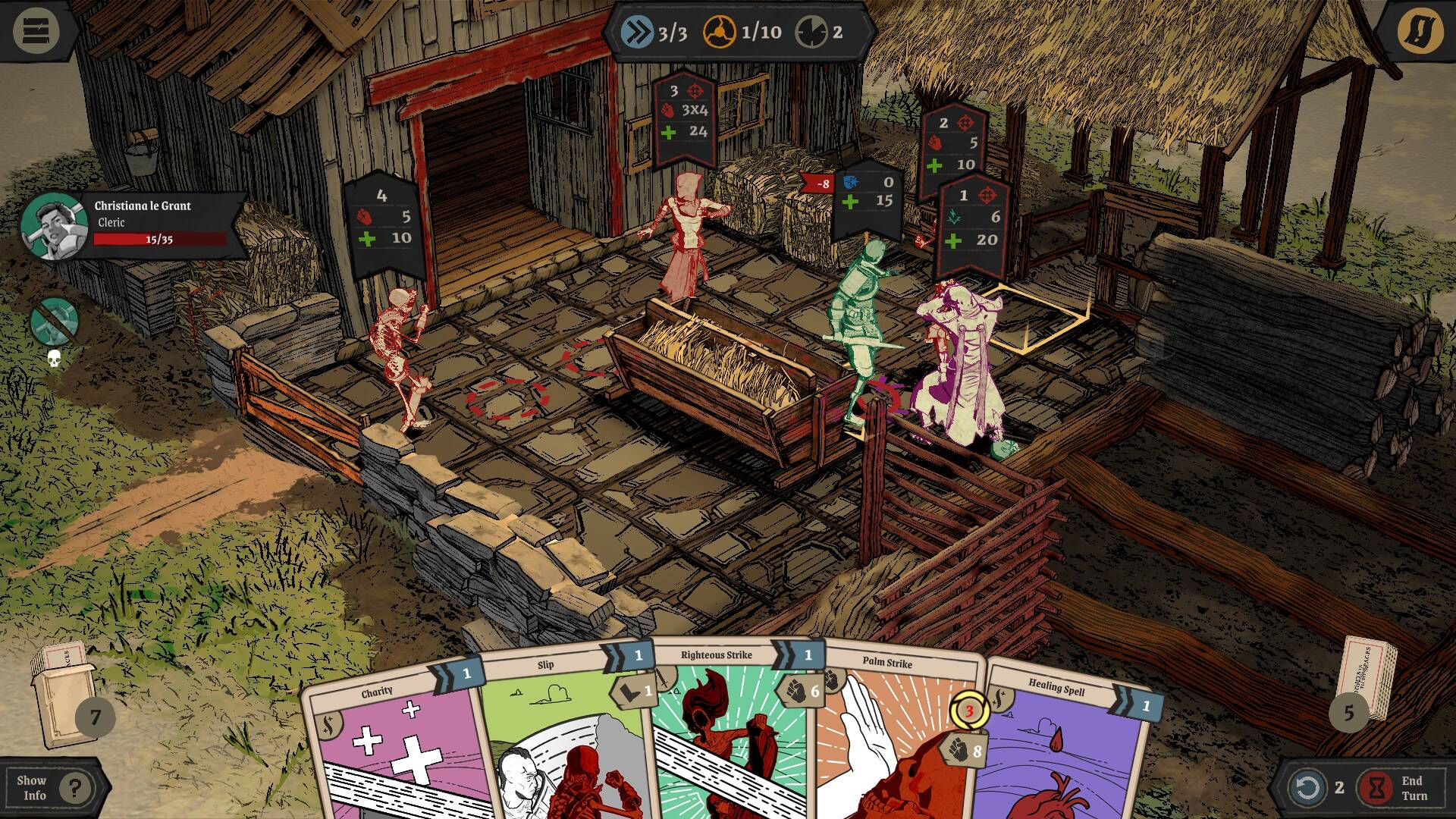The width and height of the screenshot is (1456, 819).
Task: Open the journal with the gold emblem
Action: 1420,32
